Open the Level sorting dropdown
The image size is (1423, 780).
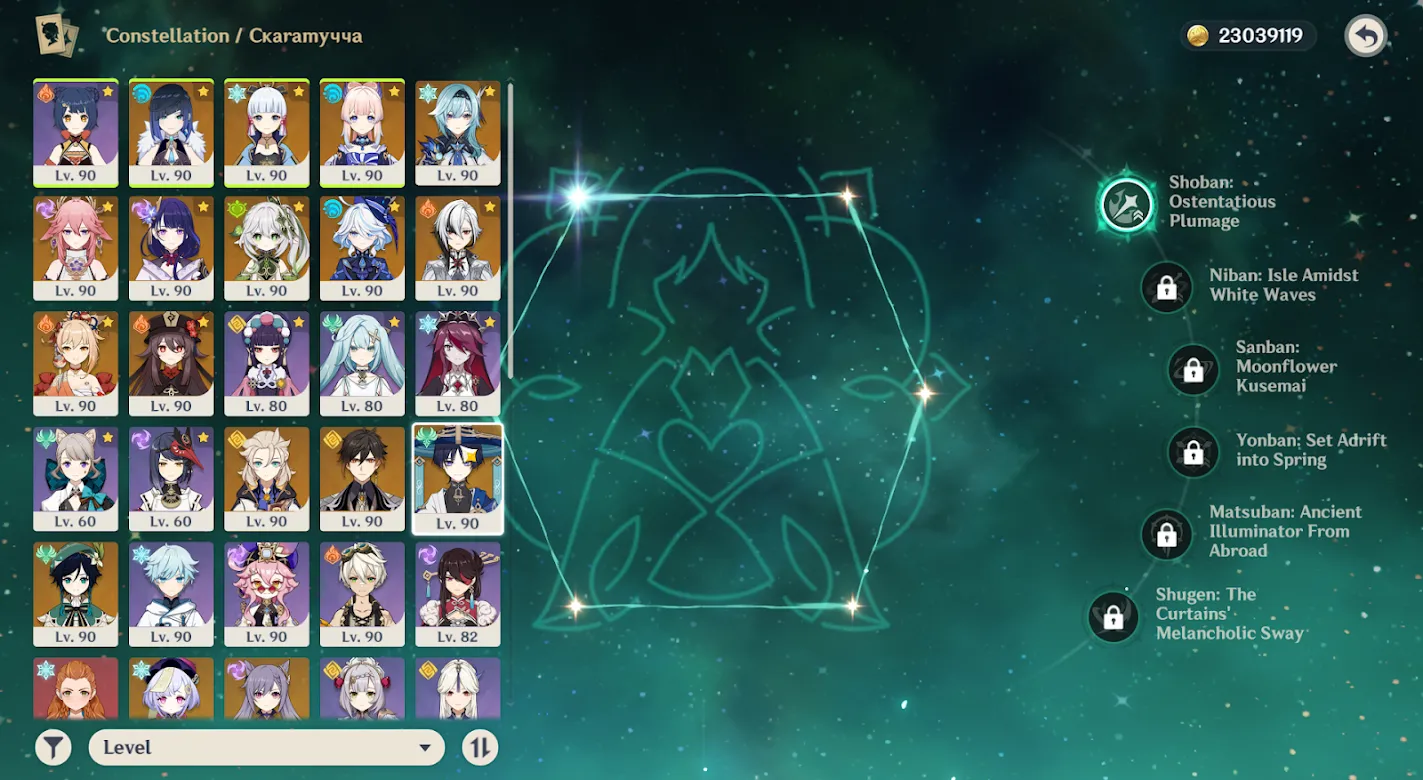pos(267,746)
